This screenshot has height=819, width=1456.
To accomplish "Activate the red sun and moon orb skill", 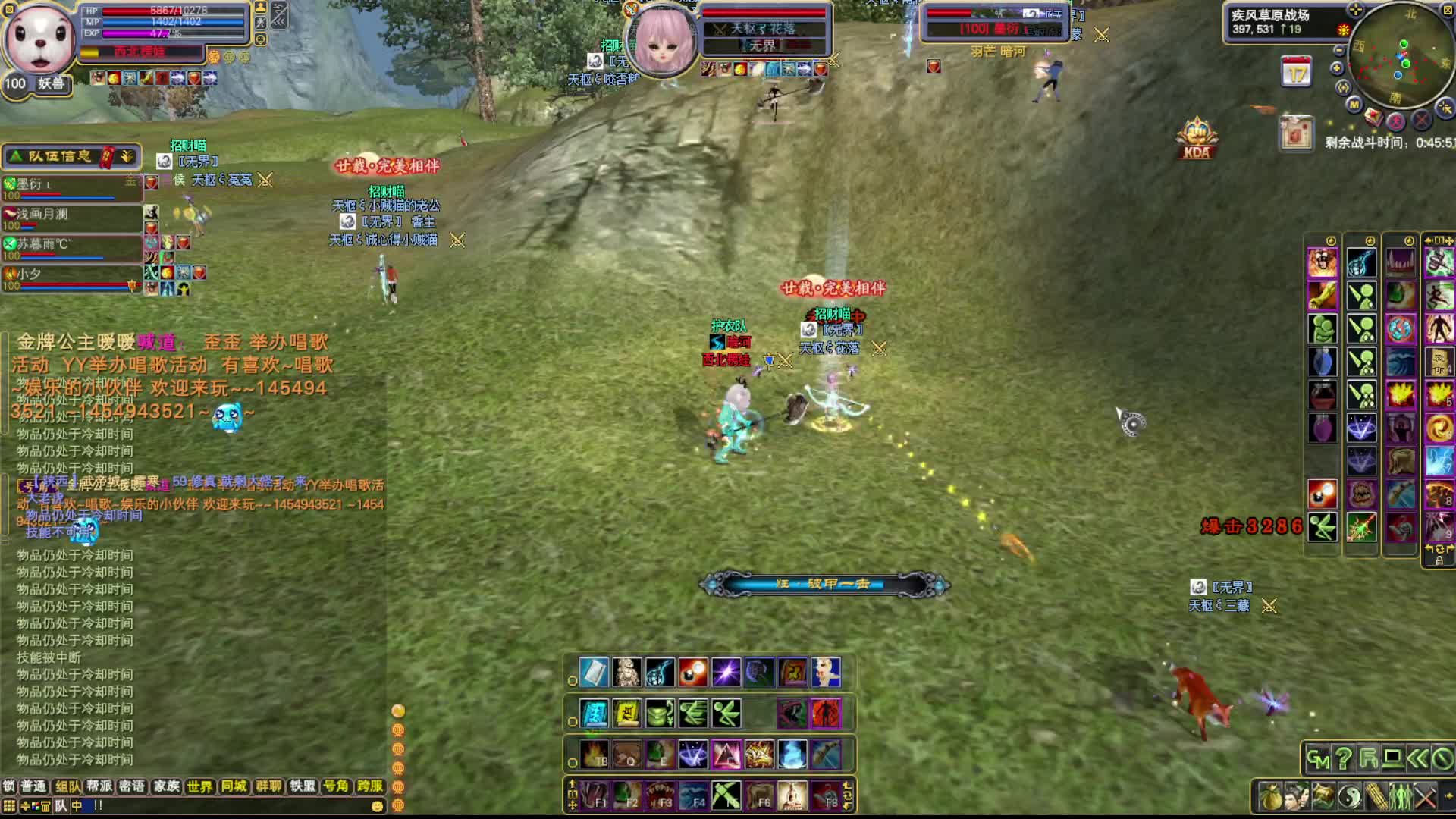I will point(692,673).
